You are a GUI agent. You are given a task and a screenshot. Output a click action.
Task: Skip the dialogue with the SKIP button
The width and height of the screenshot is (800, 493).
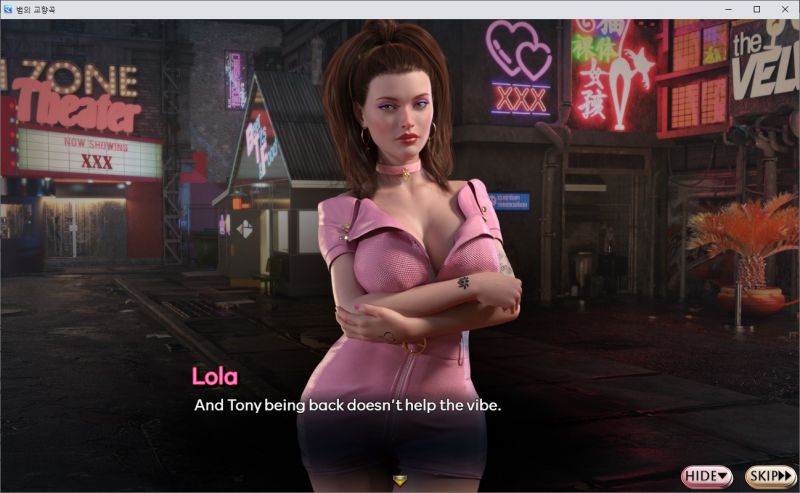[x=770, y=476]
